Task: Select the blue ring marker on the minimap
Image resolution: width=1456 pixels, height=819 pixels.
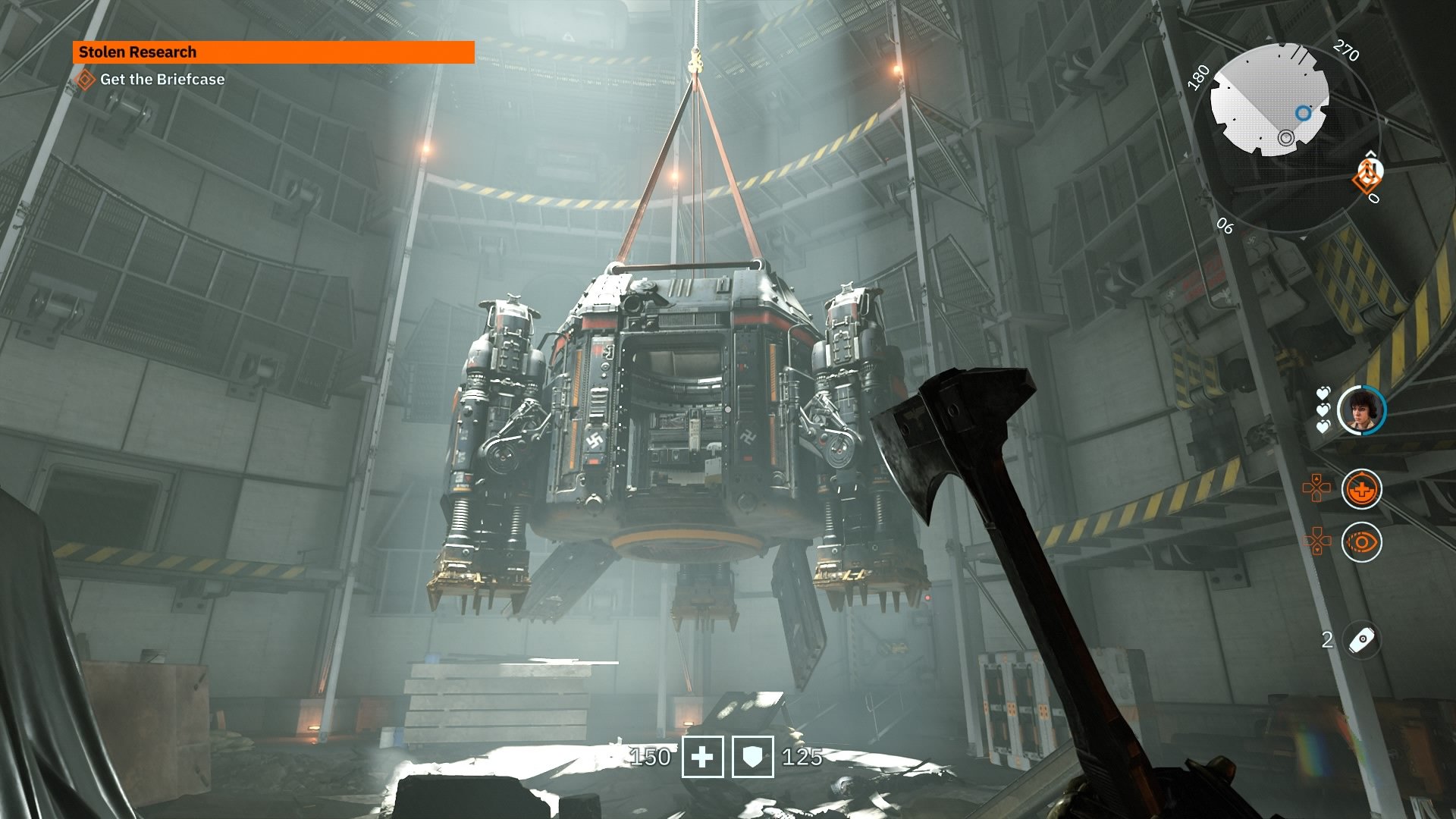Action: pos(1303,114)
